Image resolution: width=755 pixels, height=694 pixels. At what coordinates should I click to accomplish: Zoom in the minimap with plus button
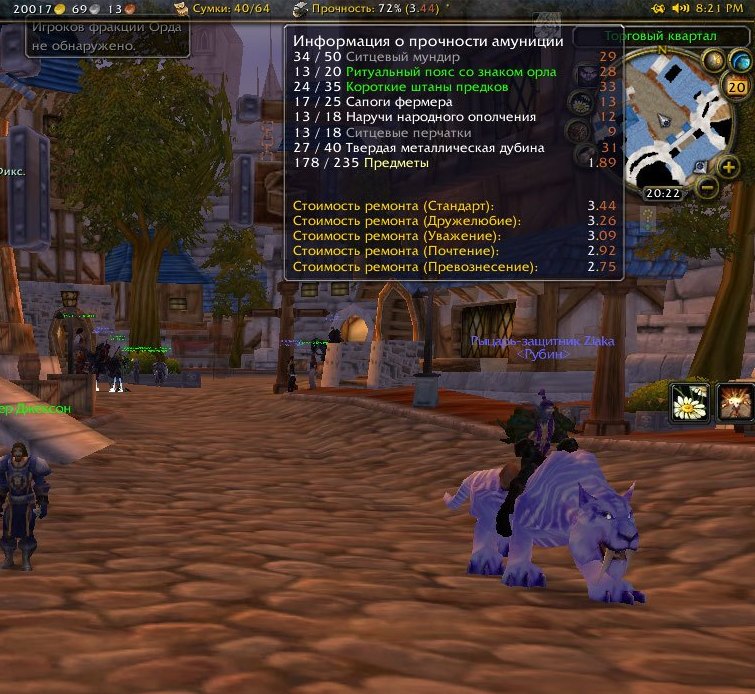click(729, 167)
